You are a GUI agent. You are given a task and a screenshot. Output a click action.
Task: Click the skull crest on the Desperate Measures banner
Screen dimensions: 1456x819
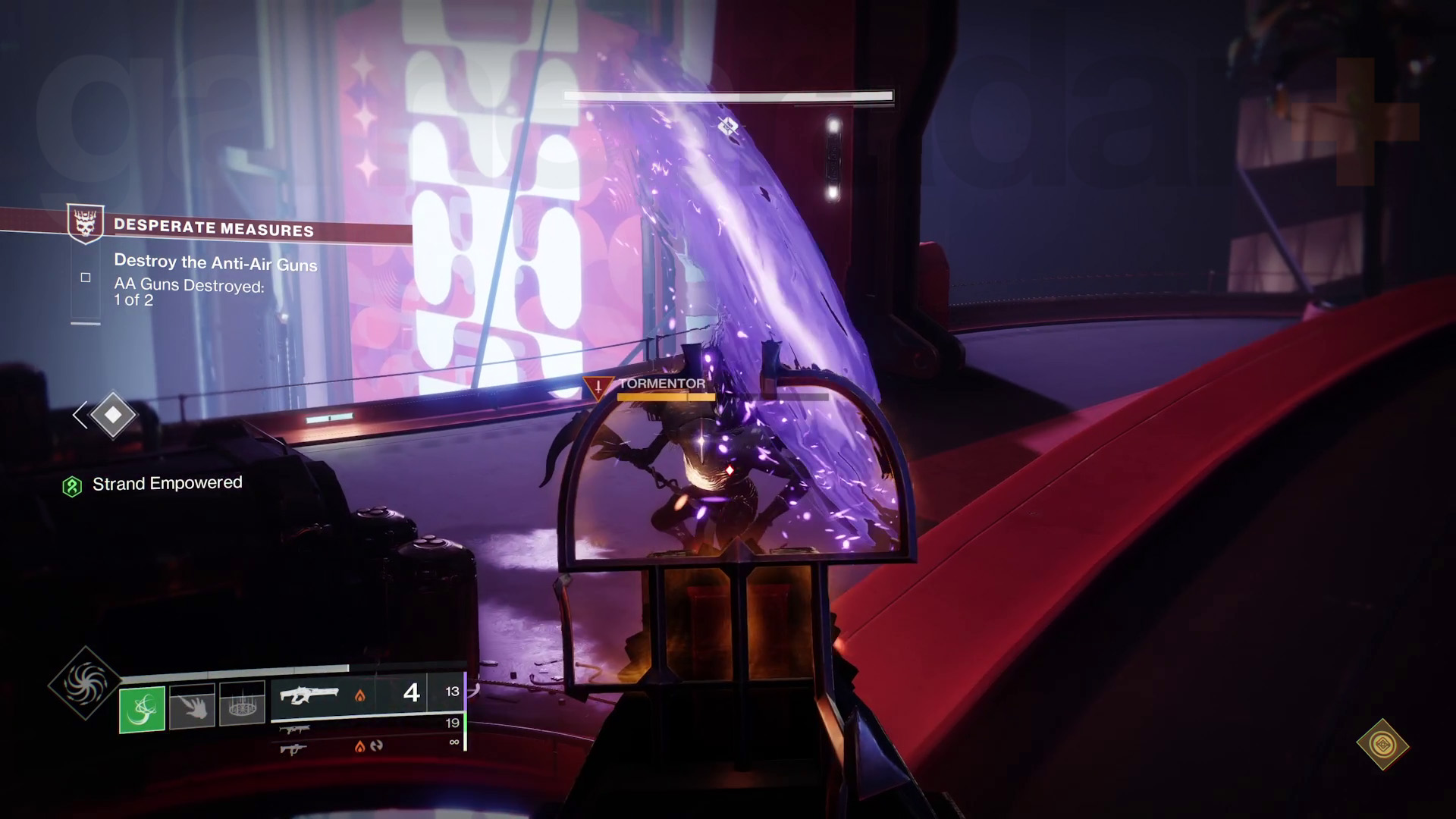click(x=86, y=224)
